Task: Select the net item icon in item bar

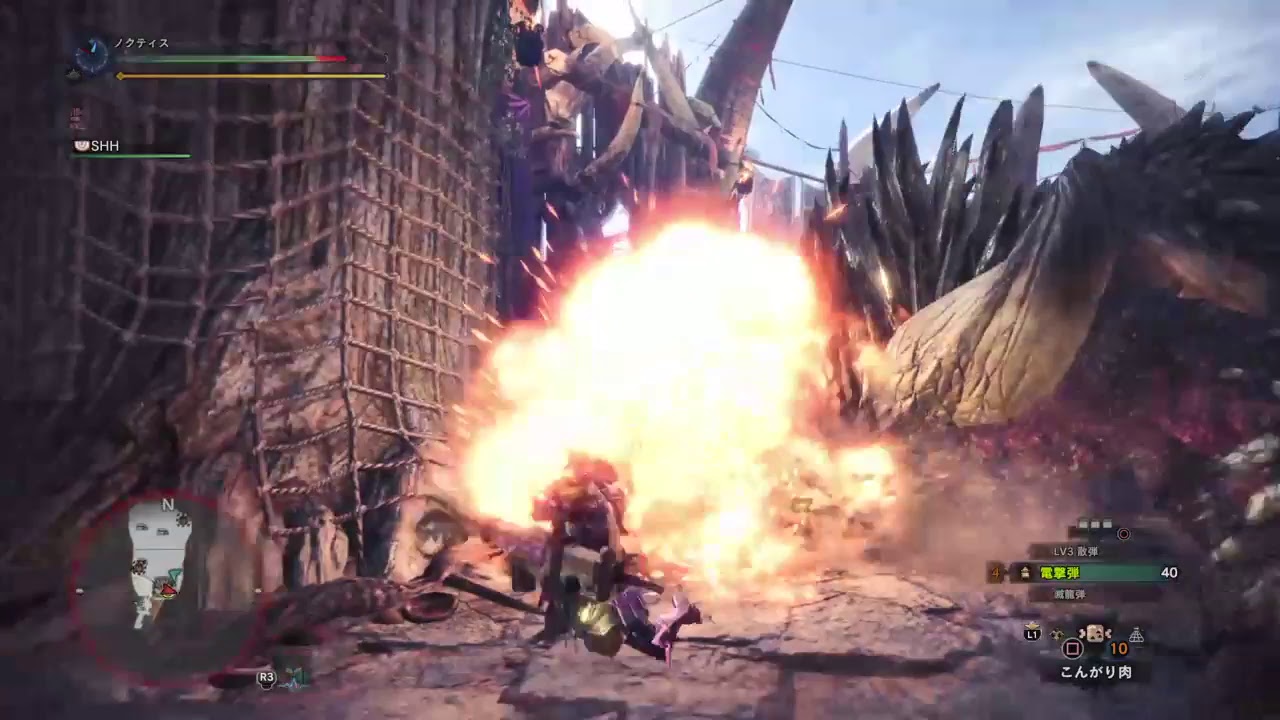Action: click(x=1136, y=634)
